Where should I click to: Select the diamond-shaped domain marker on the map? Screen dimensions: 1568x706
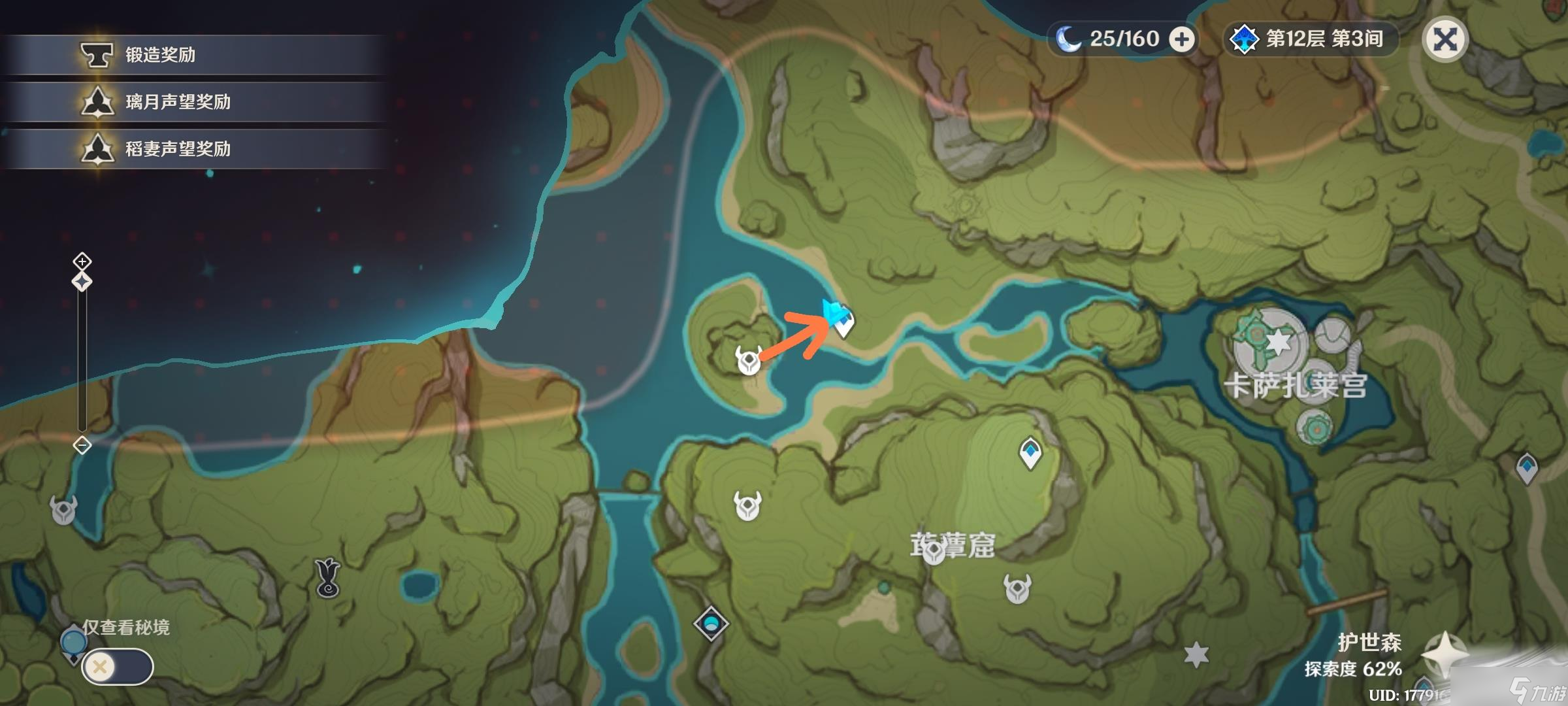(x=711, y=623)
